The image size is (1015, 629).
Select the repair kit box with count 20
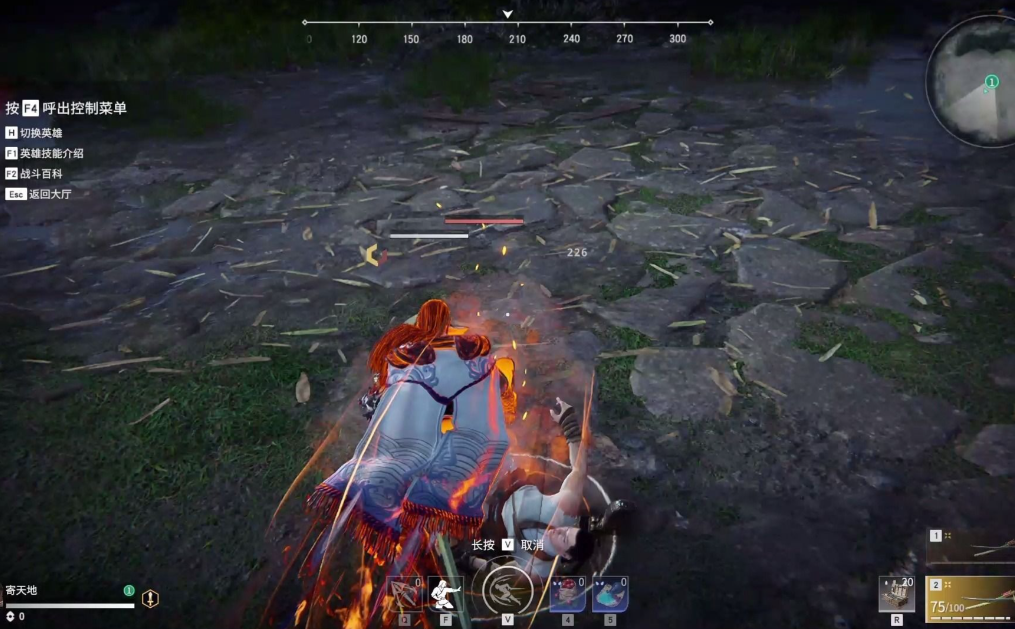click(897, 593)
